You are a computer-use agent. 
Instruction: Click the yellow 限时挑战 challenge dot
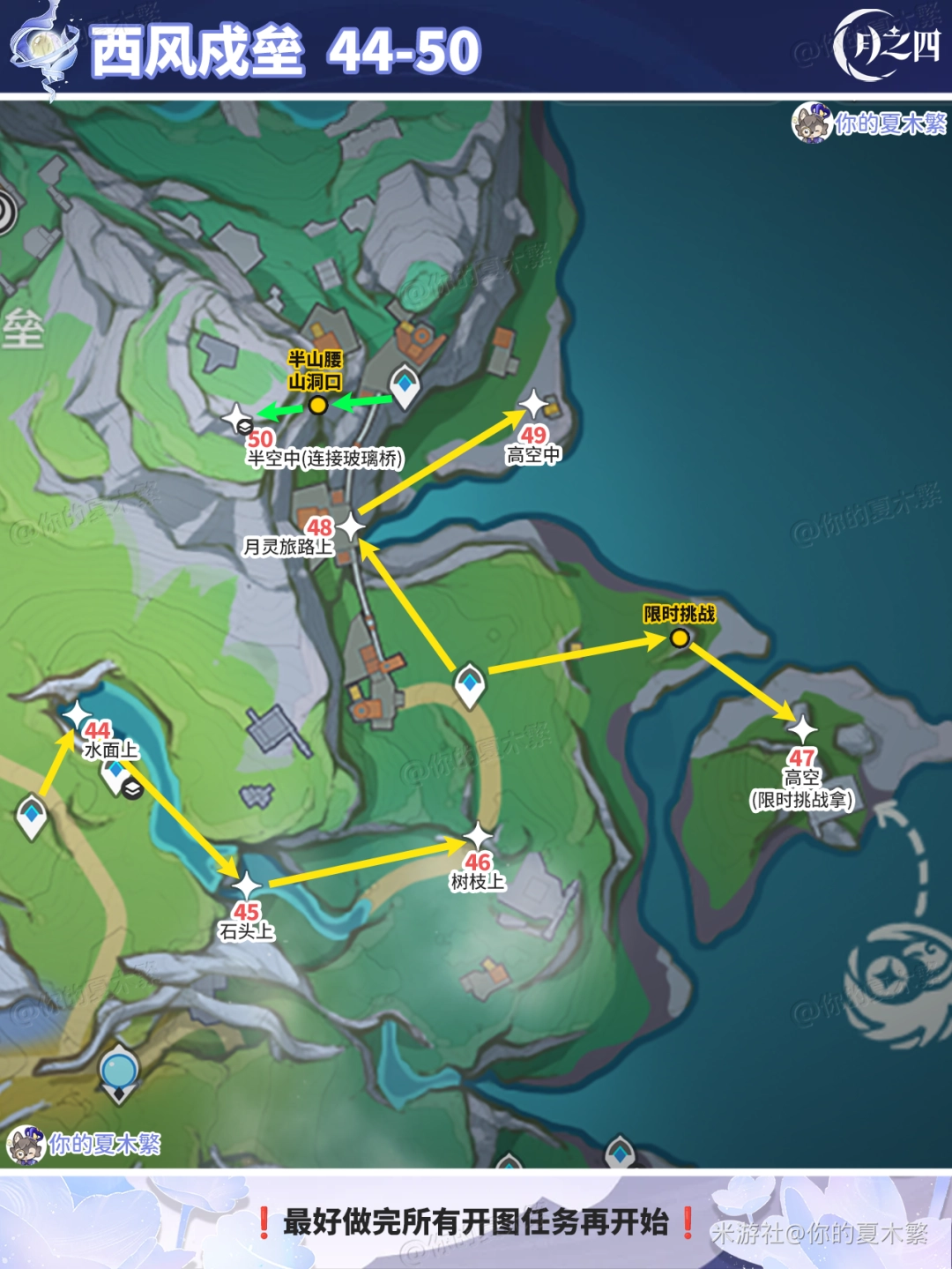(680, 638)
